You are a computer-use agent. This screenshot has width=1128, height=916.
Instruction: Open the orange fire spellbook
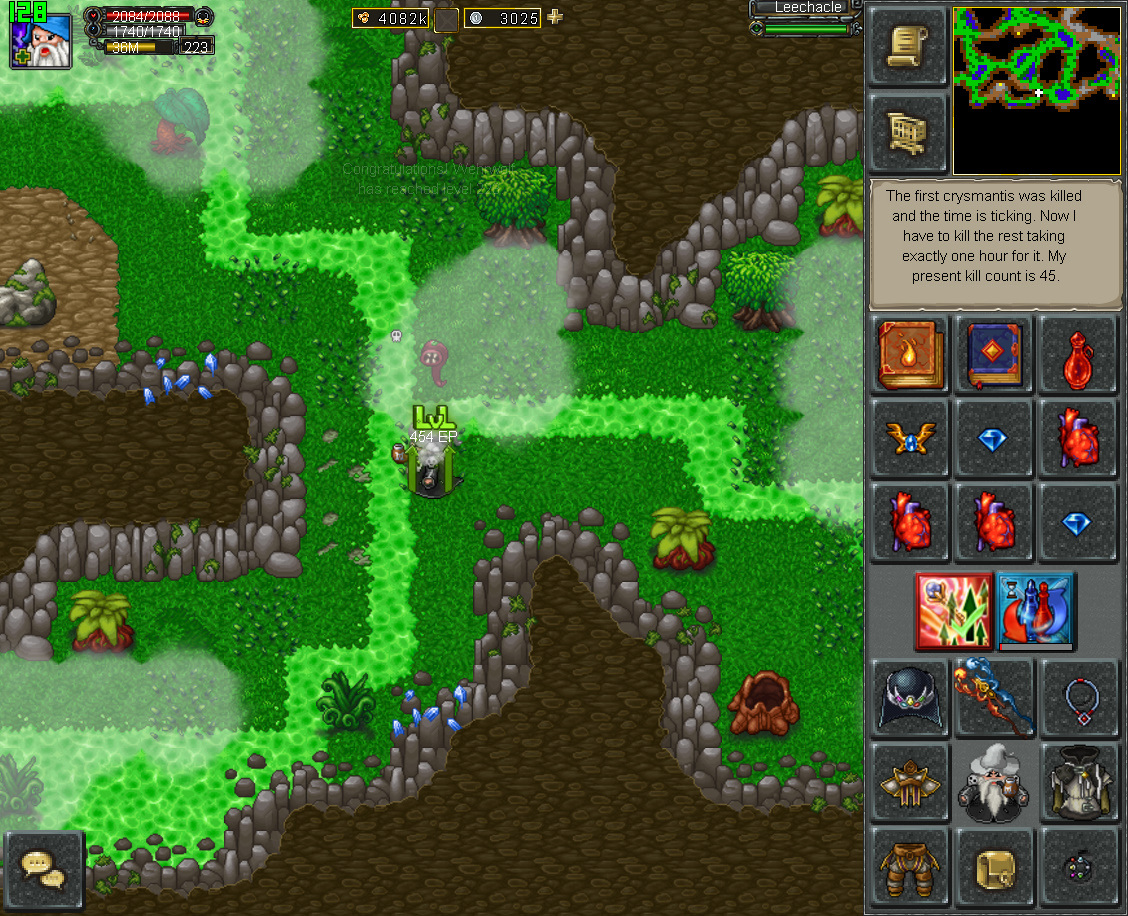click(x=910, y=355)
